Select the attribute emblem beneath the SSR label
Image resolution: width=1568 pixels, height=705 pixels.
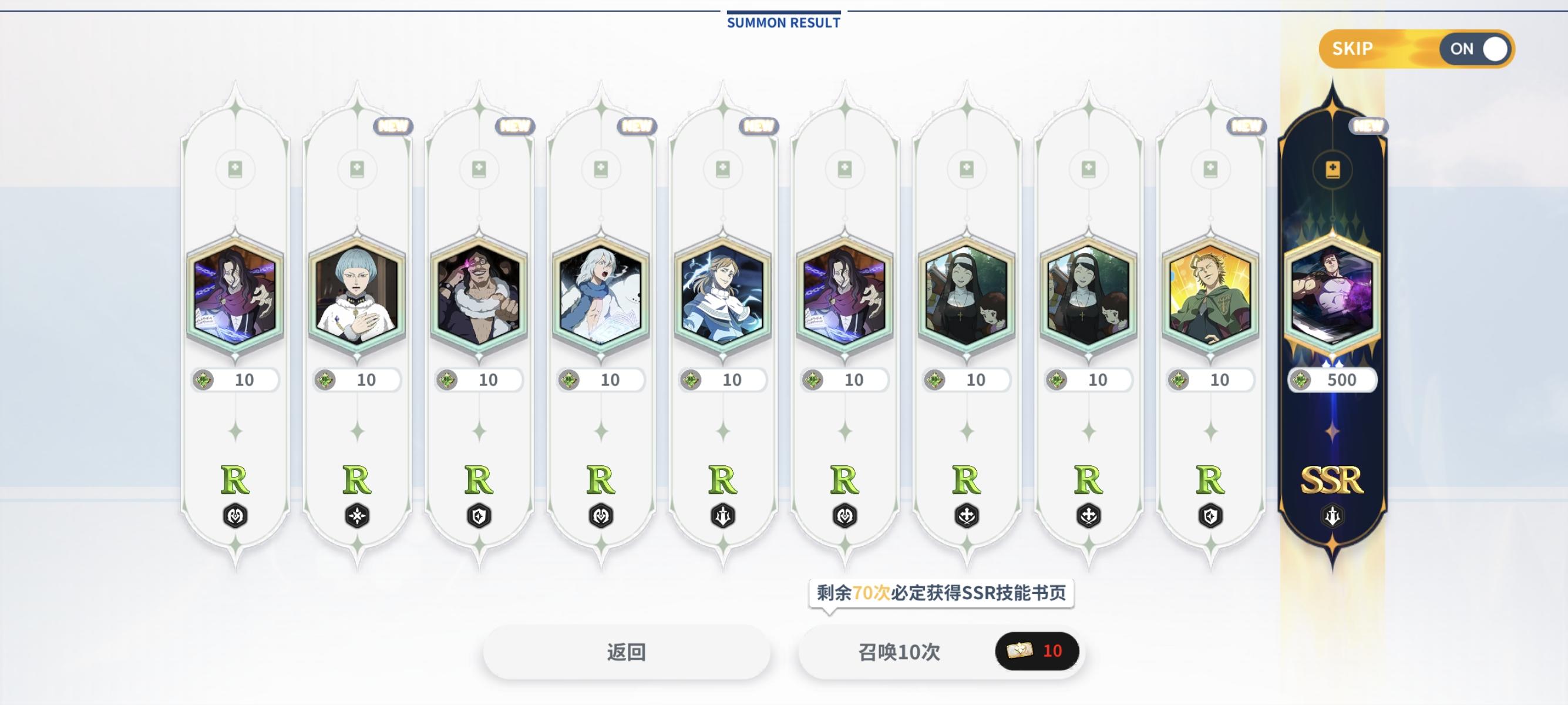(x=1333, y=515)
